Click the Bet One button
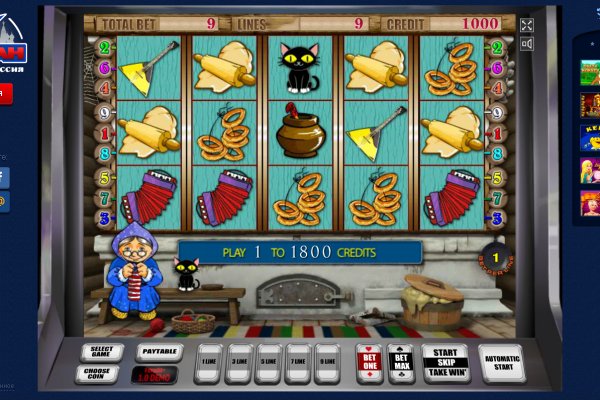 coord(370,362)
